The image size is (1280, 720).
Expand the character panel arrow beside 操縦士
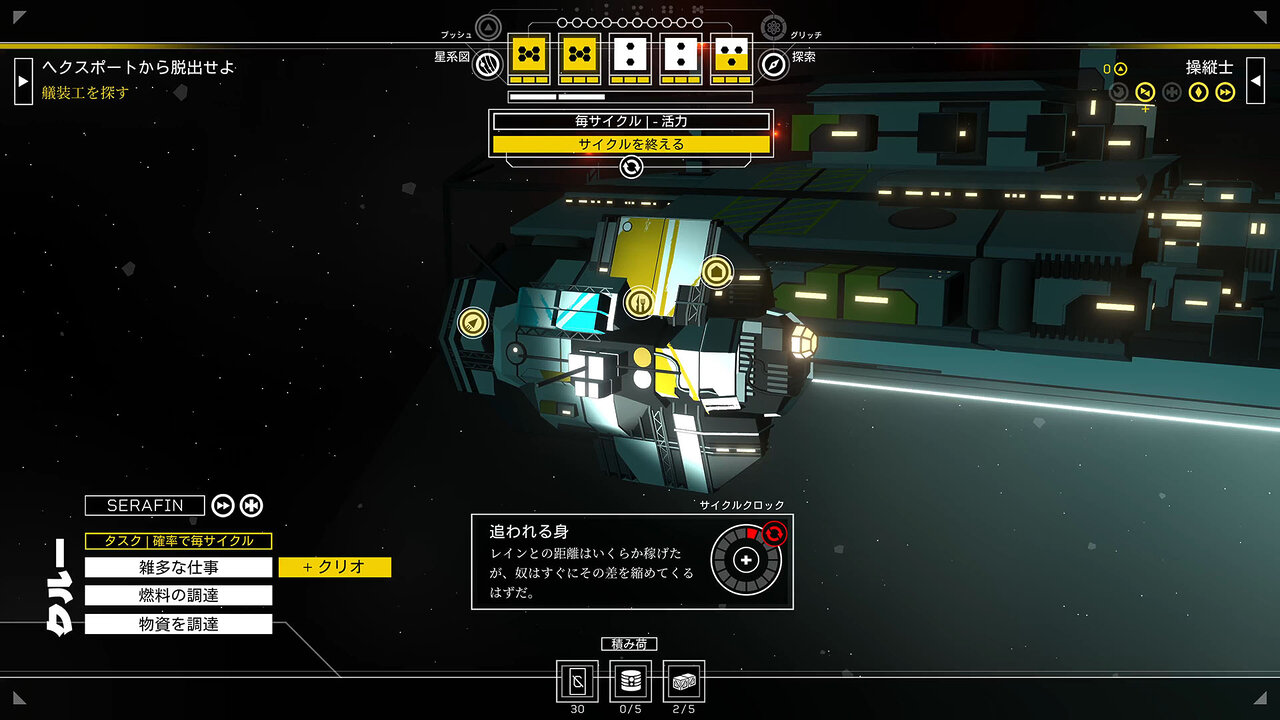(1256, 80)
